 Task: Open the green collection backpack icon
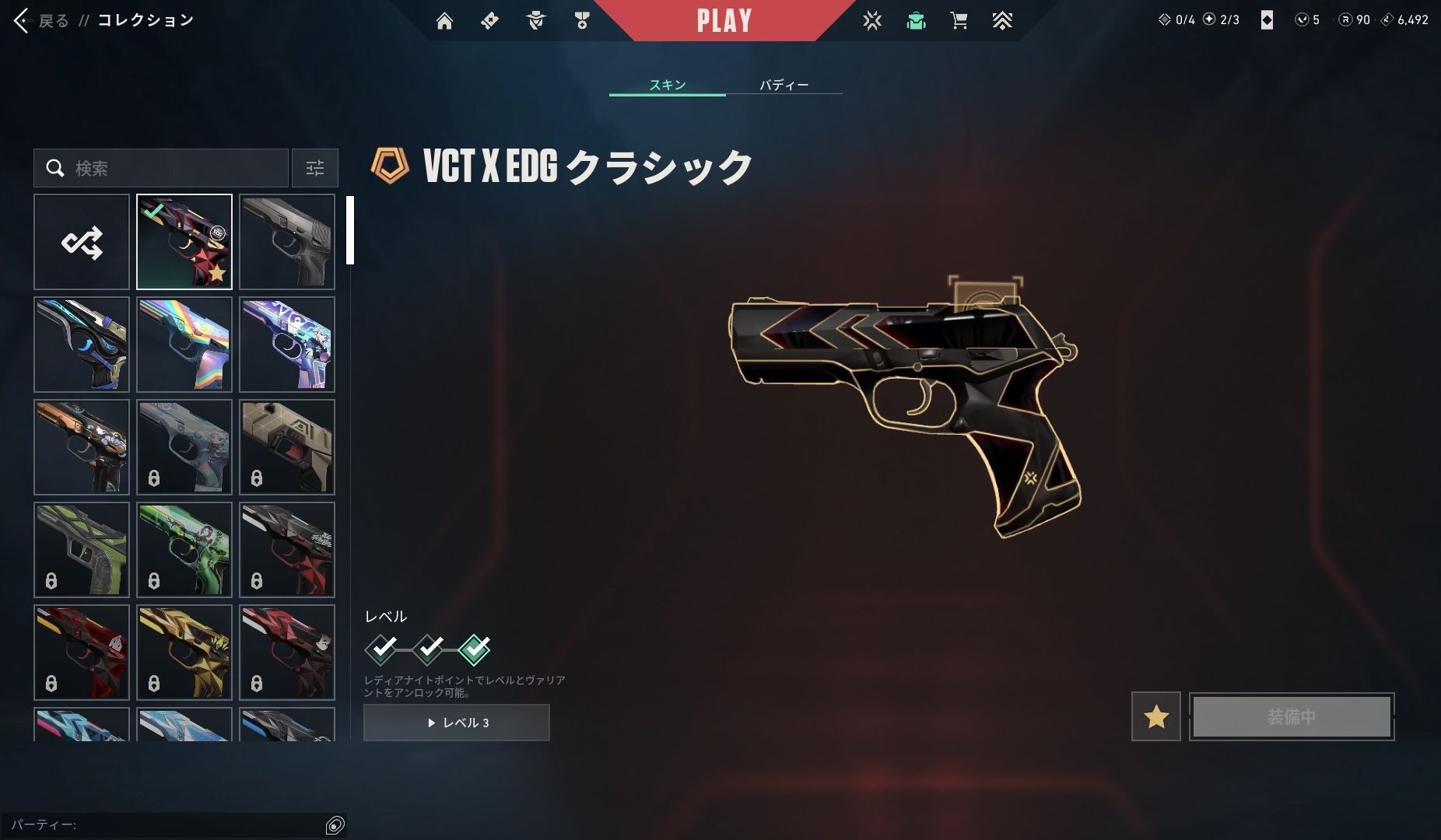tap(916, 21)
